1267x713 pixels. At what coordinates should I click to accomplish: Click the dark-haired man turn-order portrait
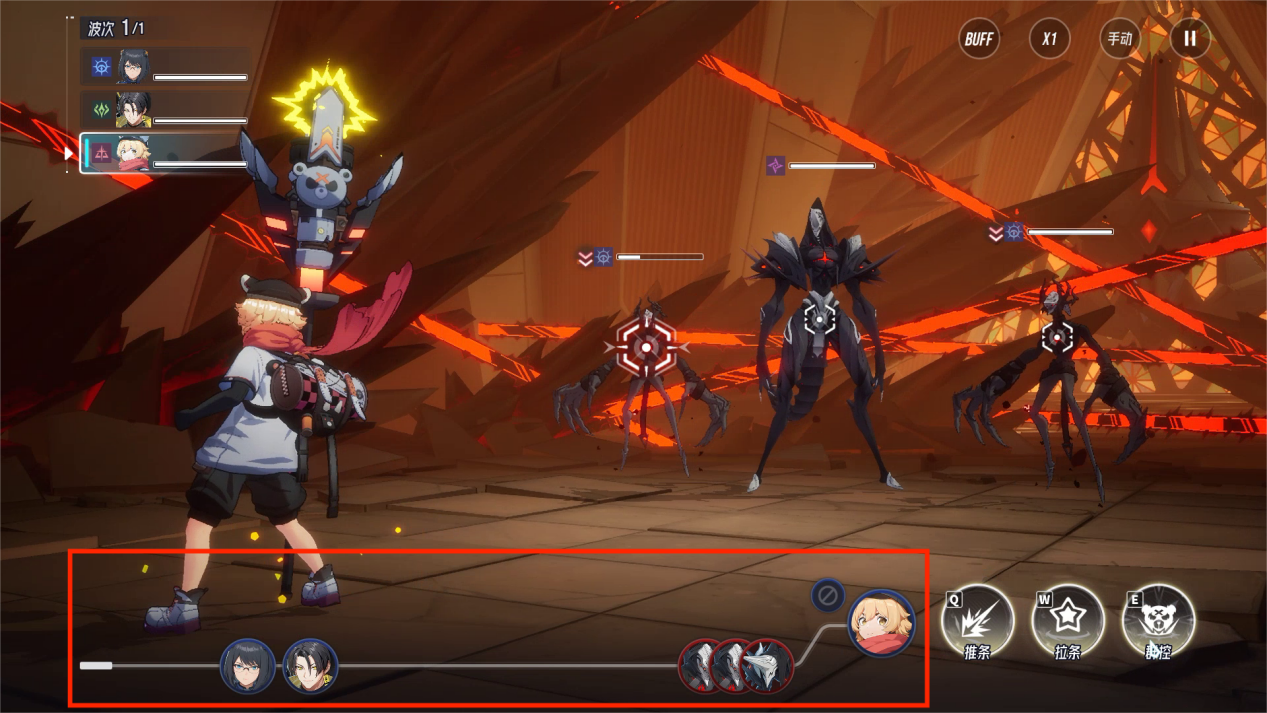click(310, 666)
